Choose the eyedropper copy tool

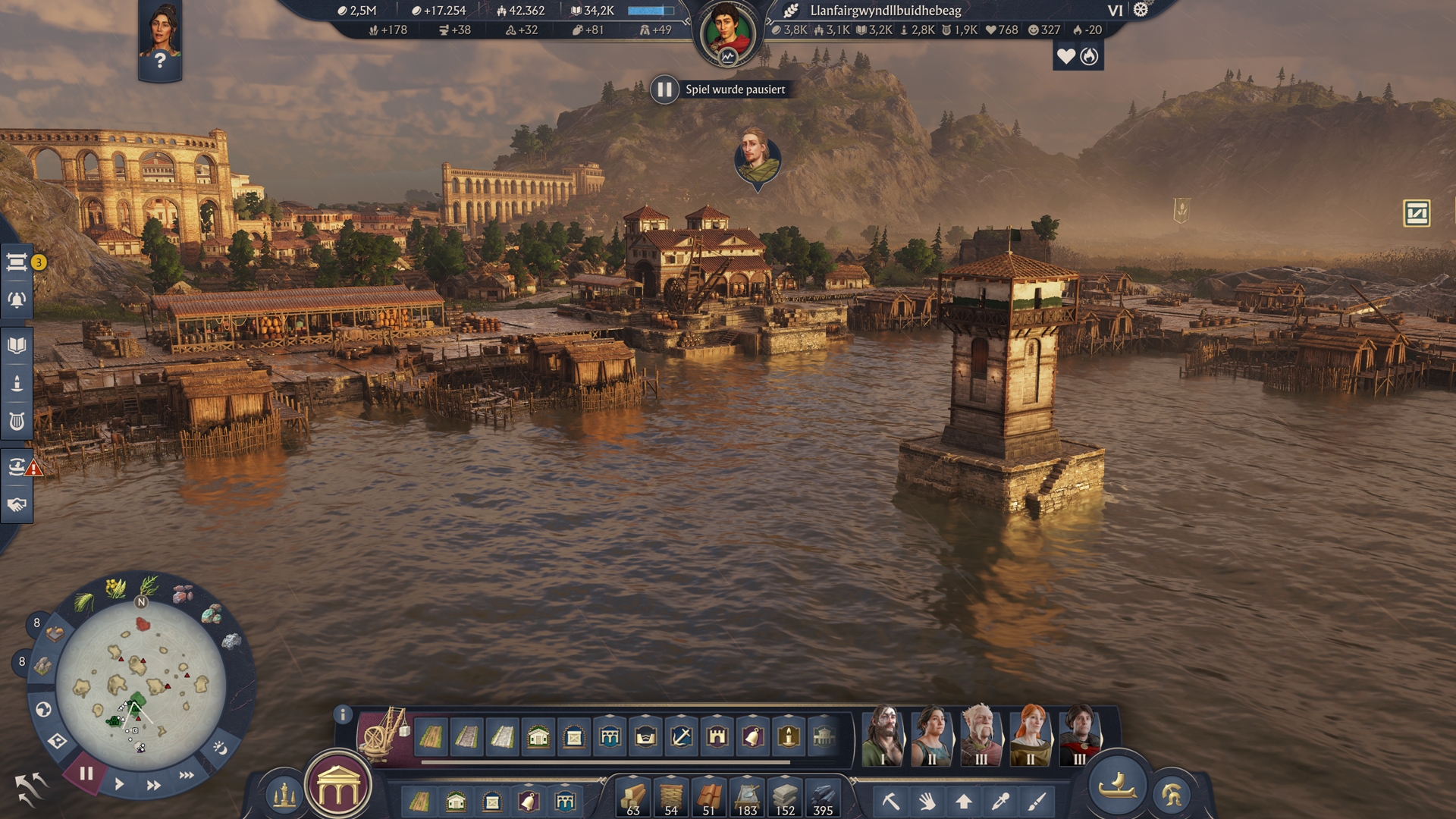(1000, 801)
